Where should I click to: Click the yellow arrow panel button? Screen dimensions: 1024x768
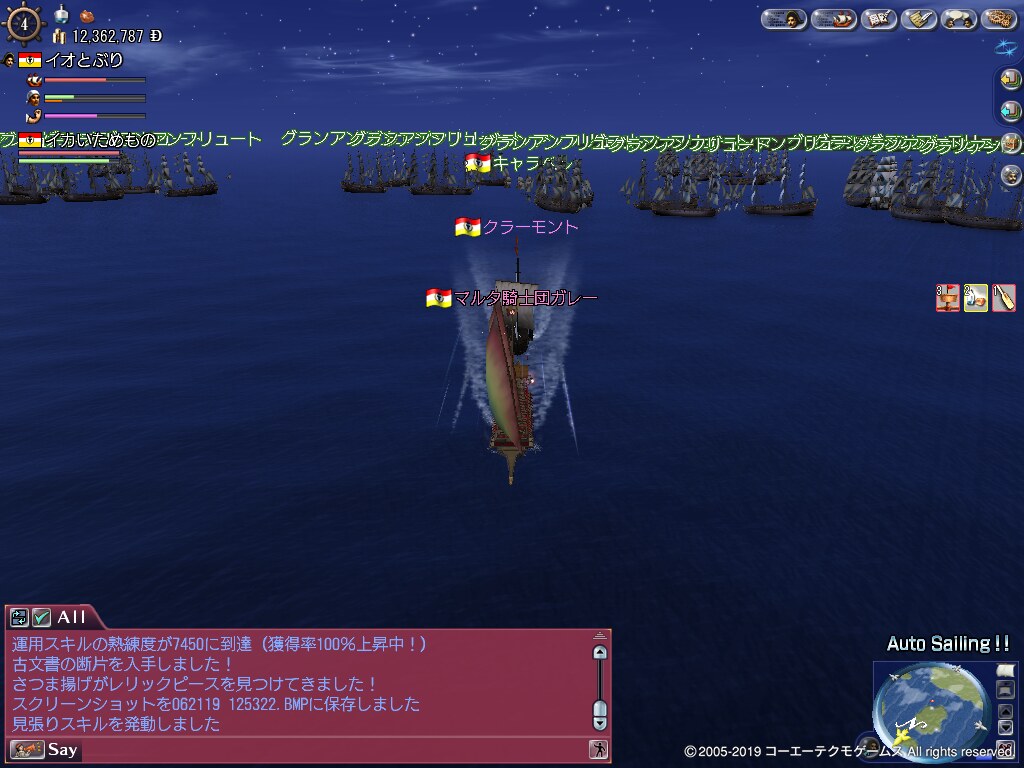pyautogui.click(x=1011, y=80)
